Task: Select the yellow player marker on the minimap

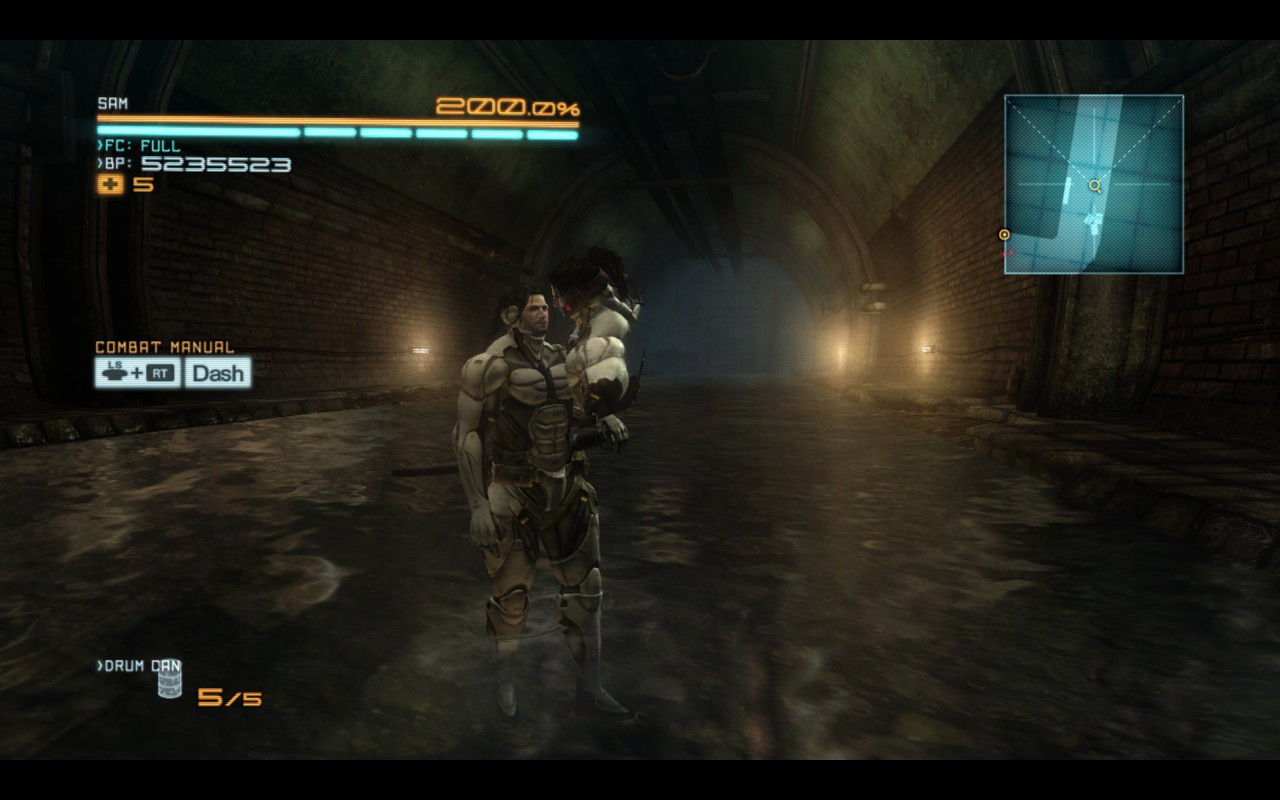Action: (x=1003, y=233)
